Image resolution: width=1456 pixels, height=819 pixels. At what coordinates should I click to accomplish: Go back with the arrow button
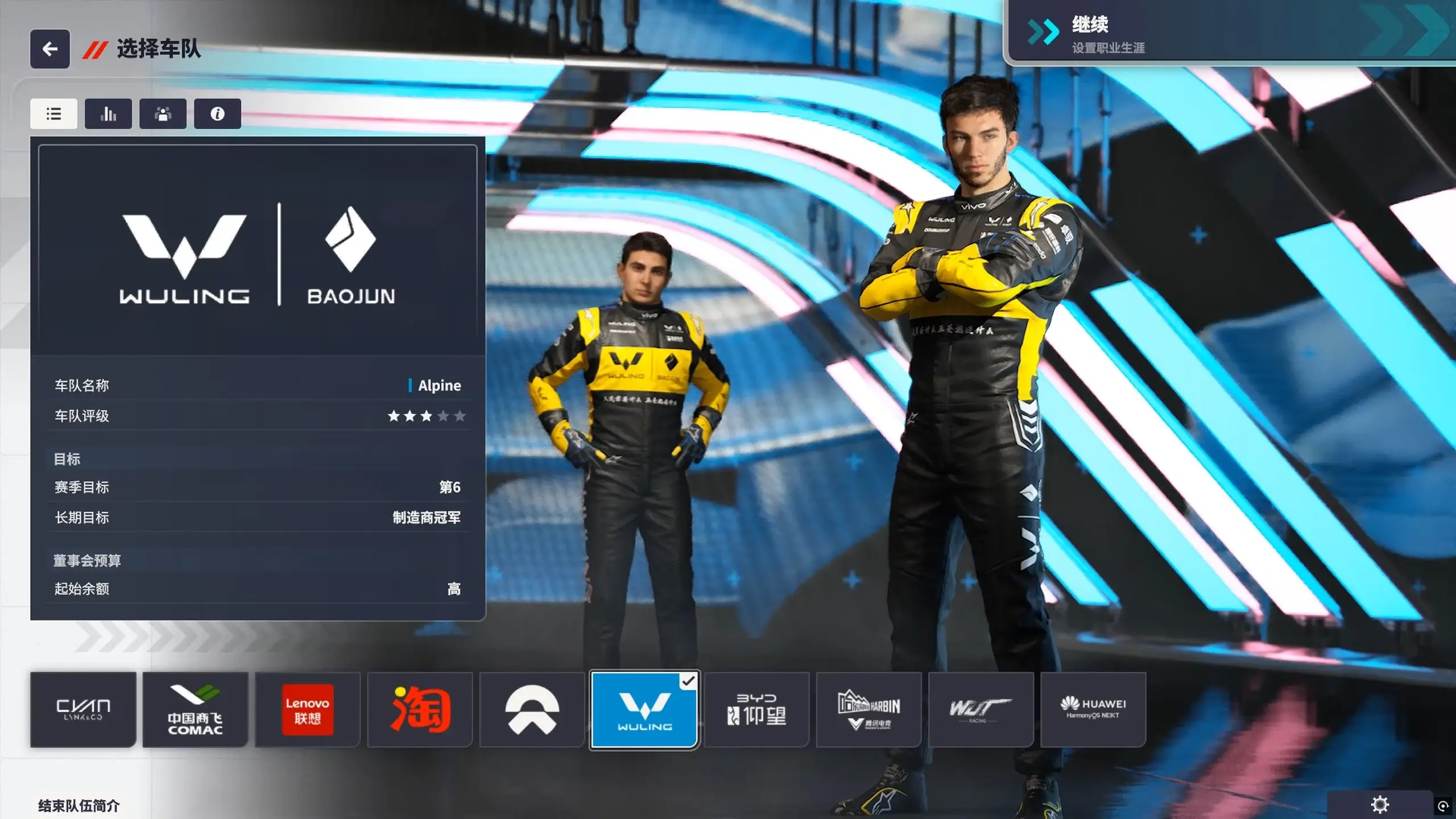(50, 49)
